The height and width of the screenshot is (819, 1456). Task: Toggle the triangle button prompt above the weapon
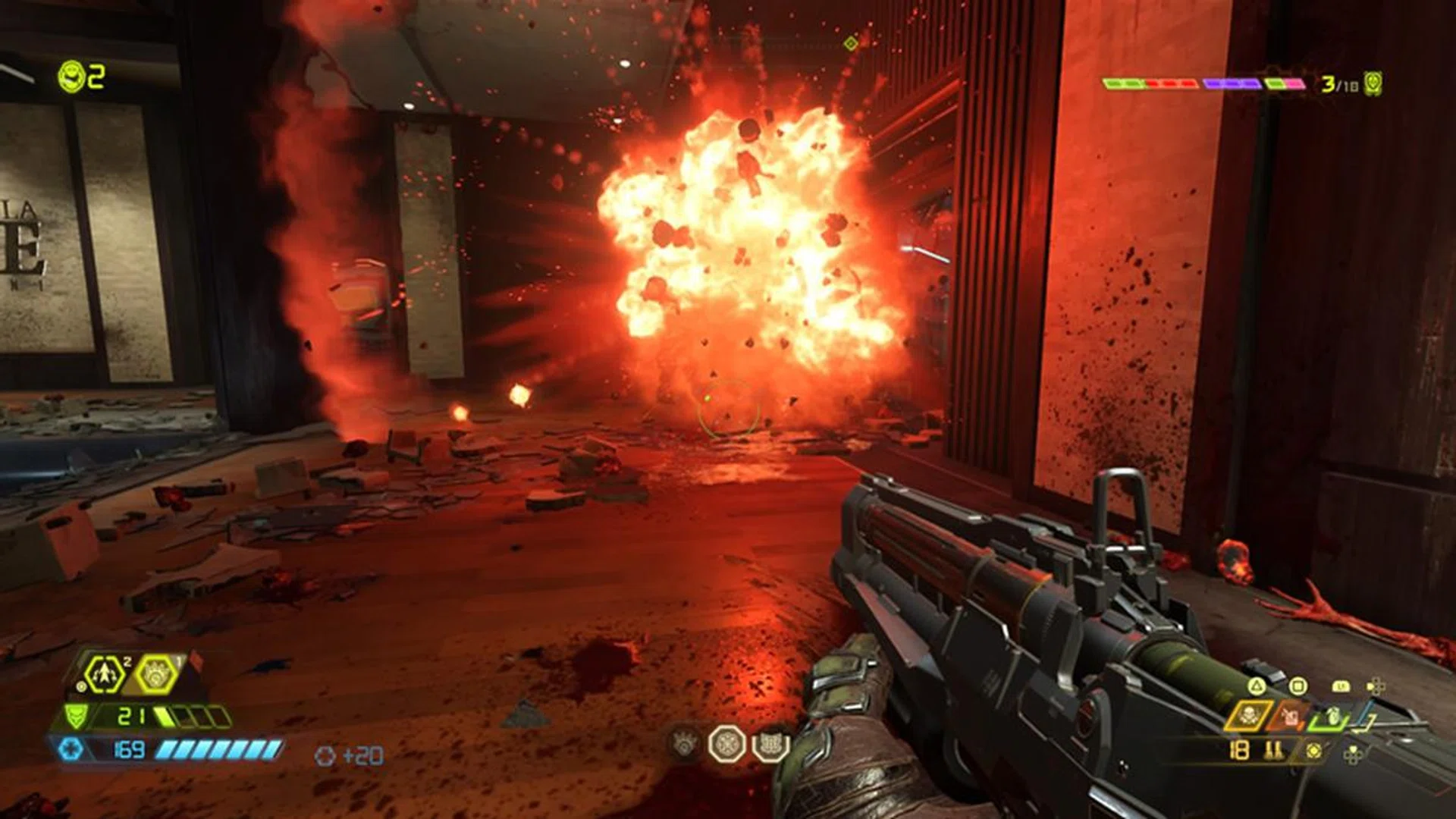1257,685
